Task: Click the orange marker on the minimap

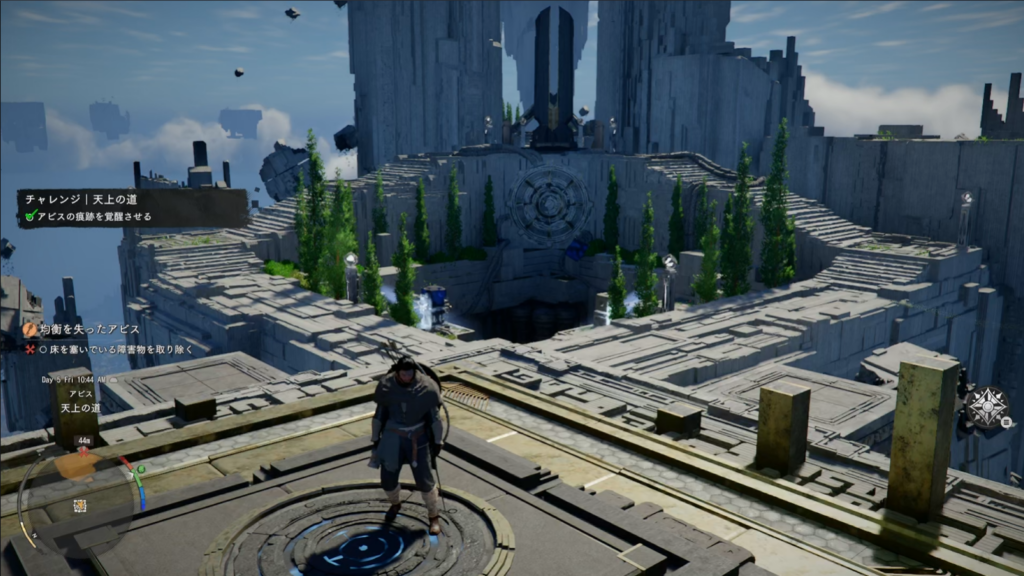Action: 76,466
